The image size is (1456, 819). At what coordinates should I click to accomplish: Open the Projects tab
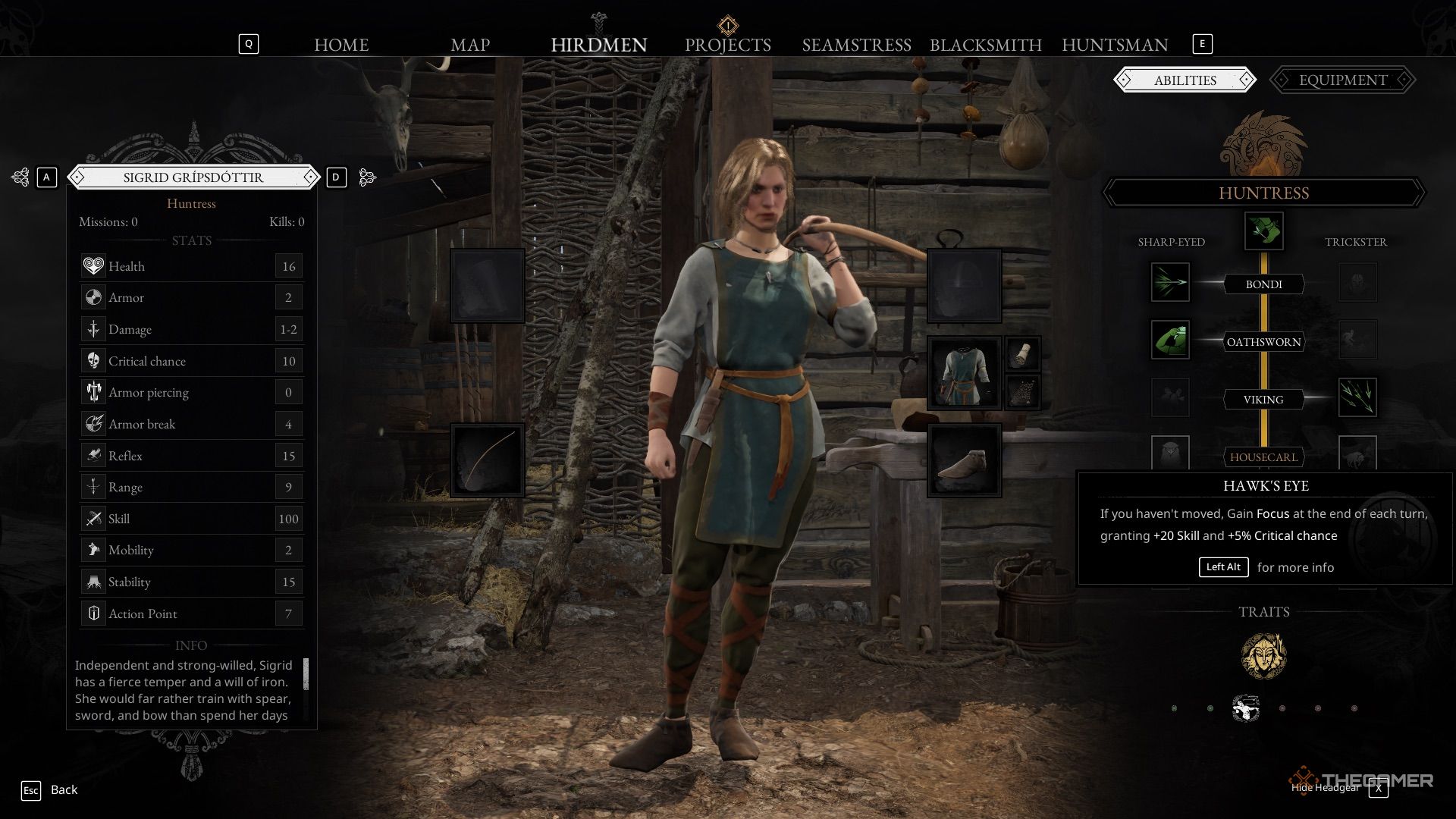click(x=727, y=45)
